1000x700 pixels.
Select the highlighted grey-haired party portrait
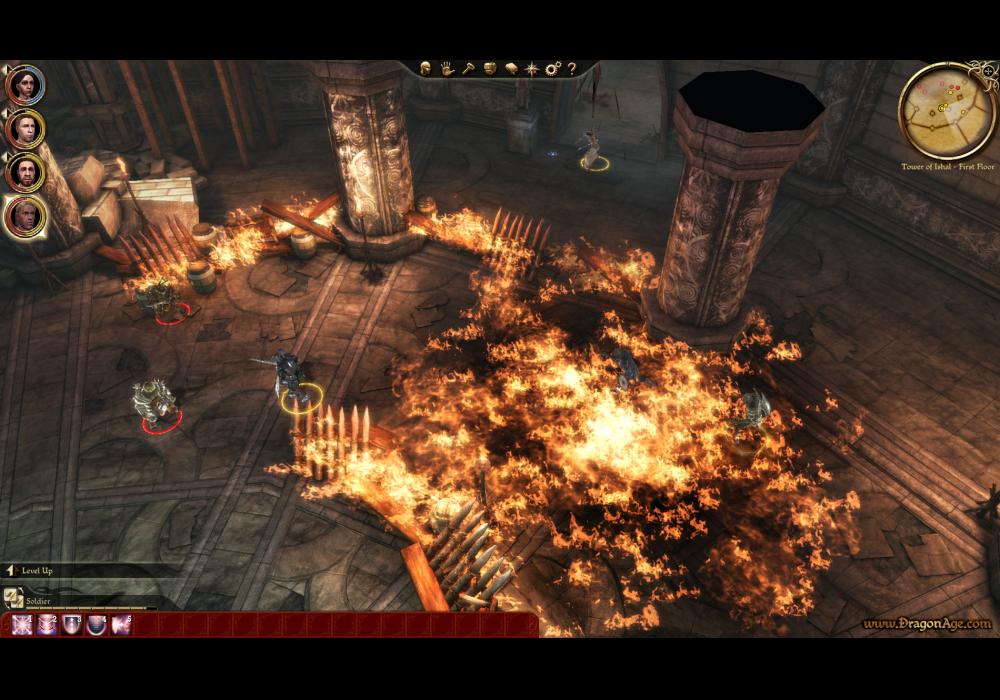coord(24,216)
